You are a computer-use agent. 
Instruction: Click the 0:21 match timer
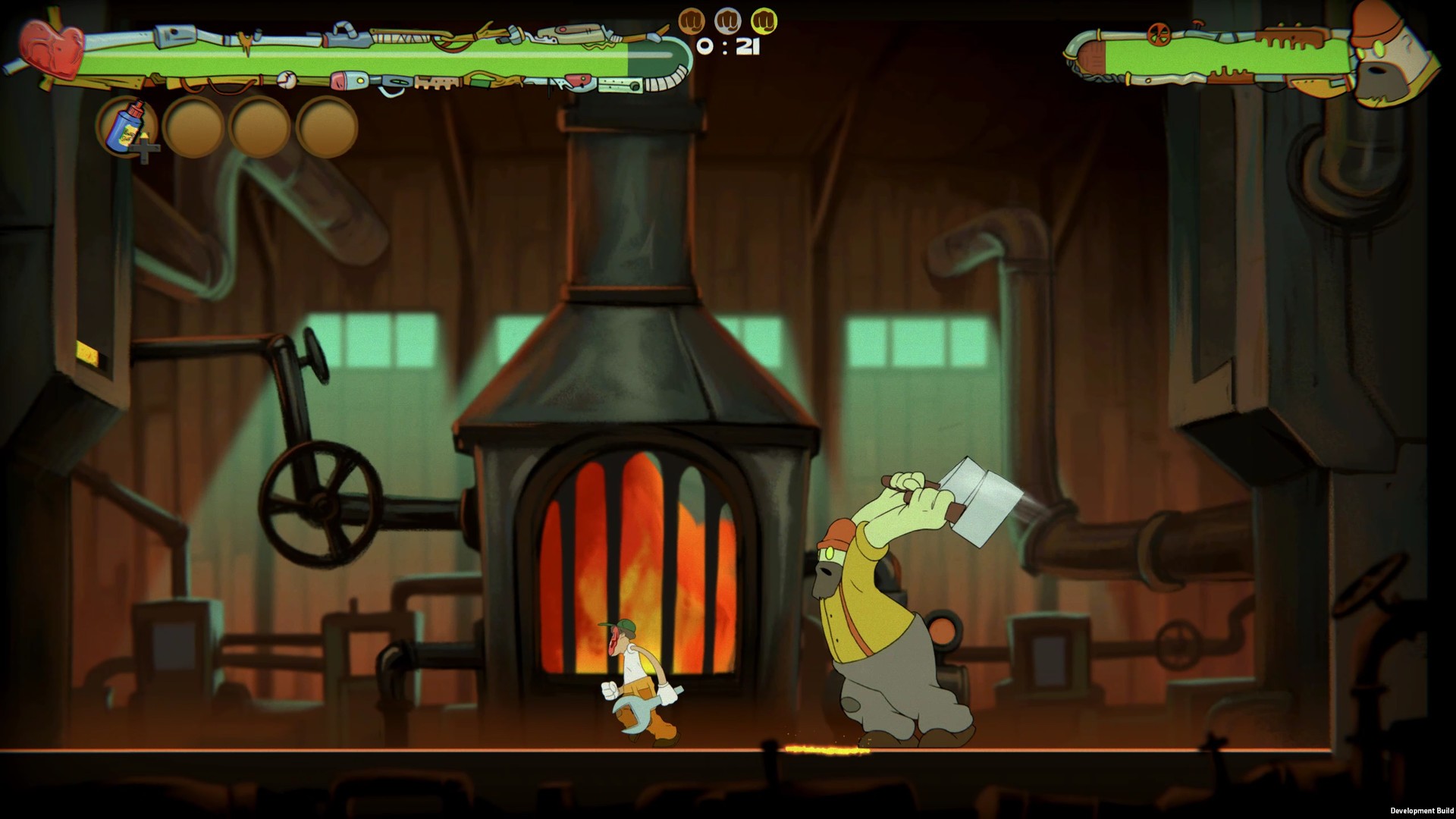(728, 47)
